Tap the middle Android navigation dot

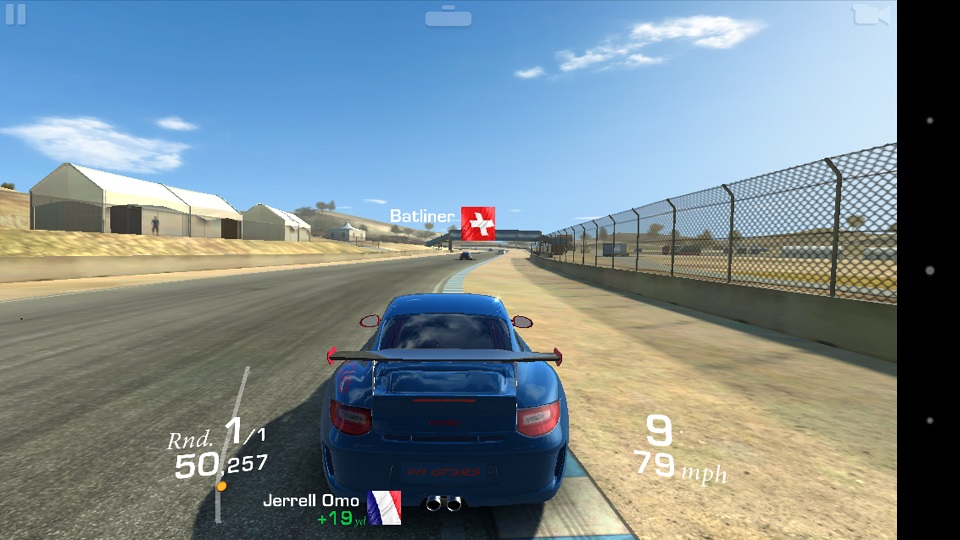930,270
